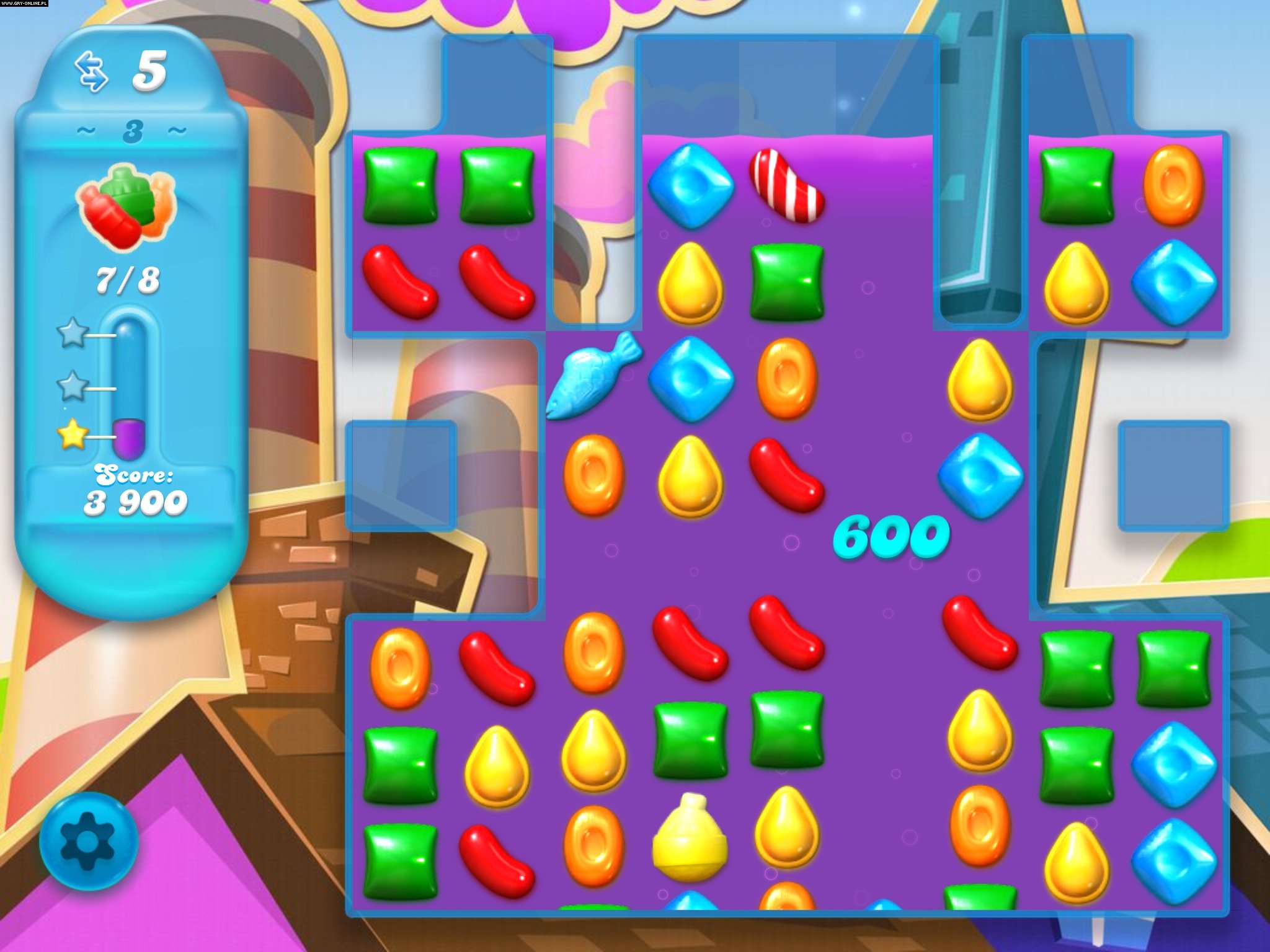Click the shuffle arrows icon beside the moves counter
The image size is (1270, 952).
[92, 71]
